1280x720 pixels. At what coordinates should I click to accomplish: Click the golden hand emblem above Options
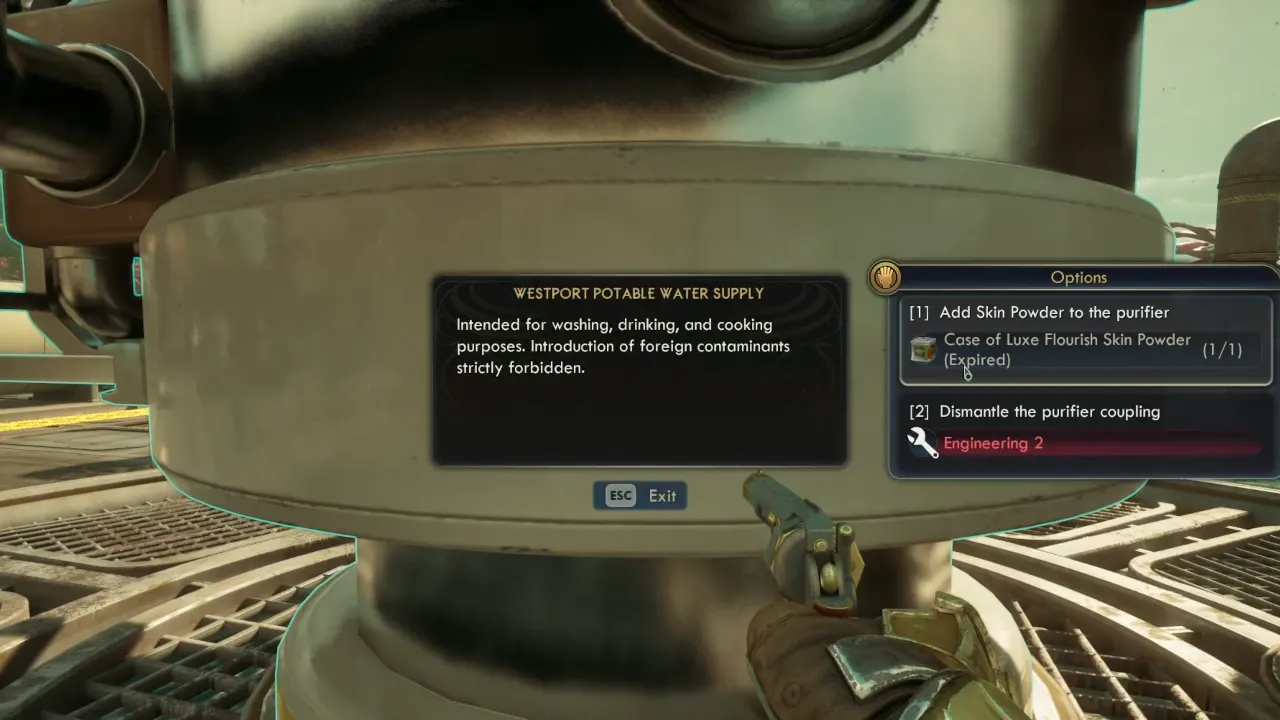pyautogui.click(x=886, y=279)
